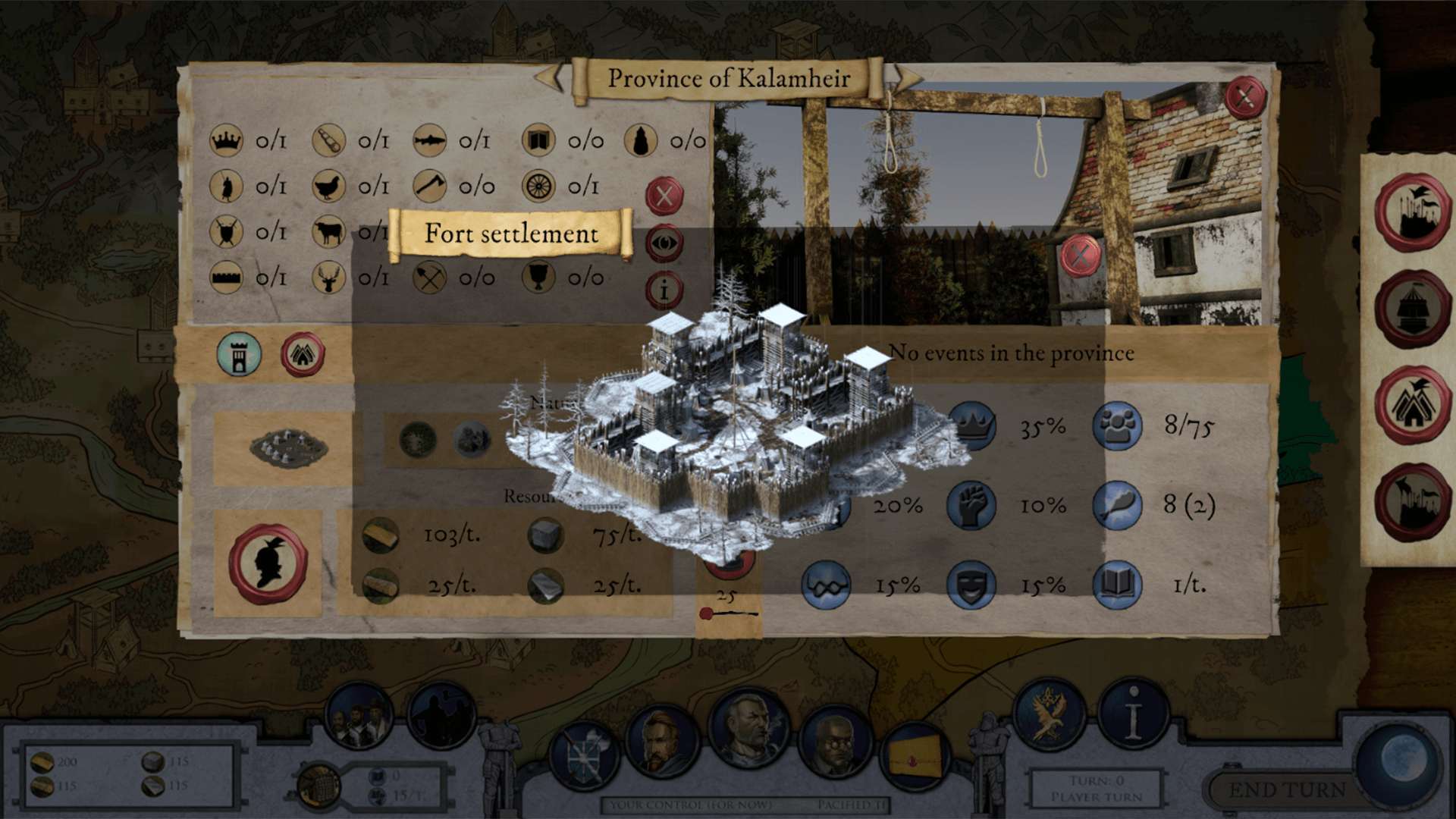Toggle the eye seal to view the settlement
Image resolution: width=1456 pixels, height=819 pixels.
point(665,241)
